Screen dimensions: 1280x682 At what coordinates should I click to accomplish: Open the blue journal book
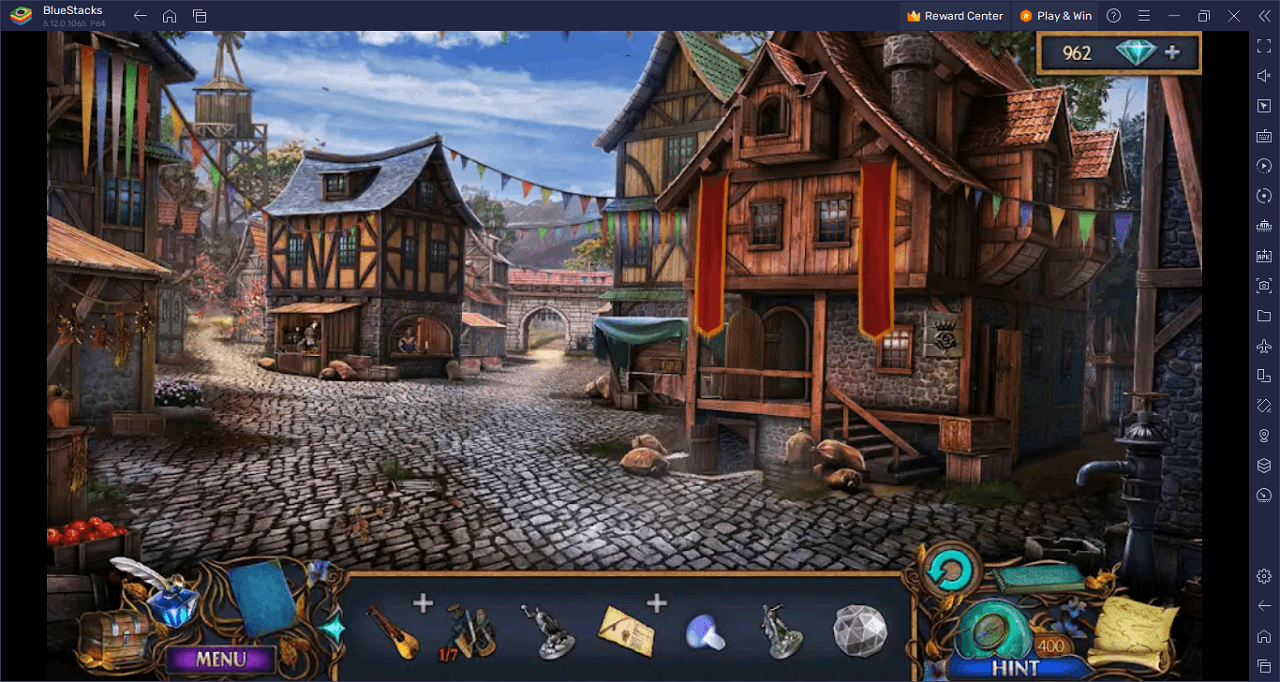(263, 601)
